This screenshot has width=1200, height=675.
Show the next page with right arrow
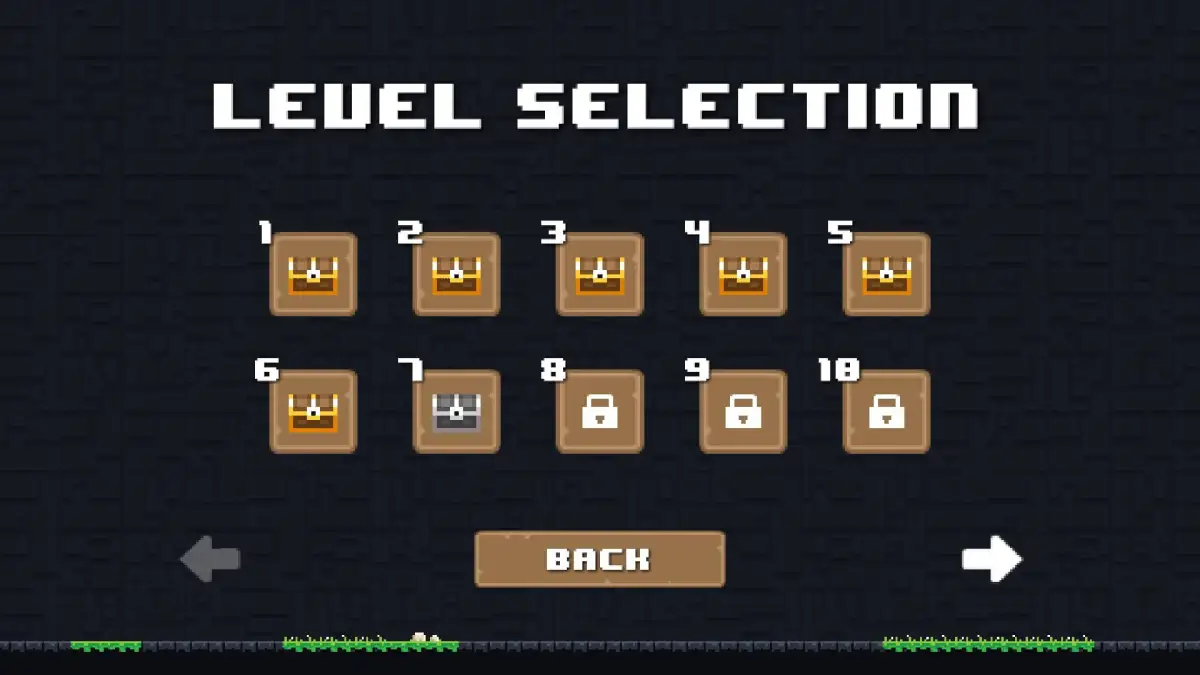[x=991, y=559]
